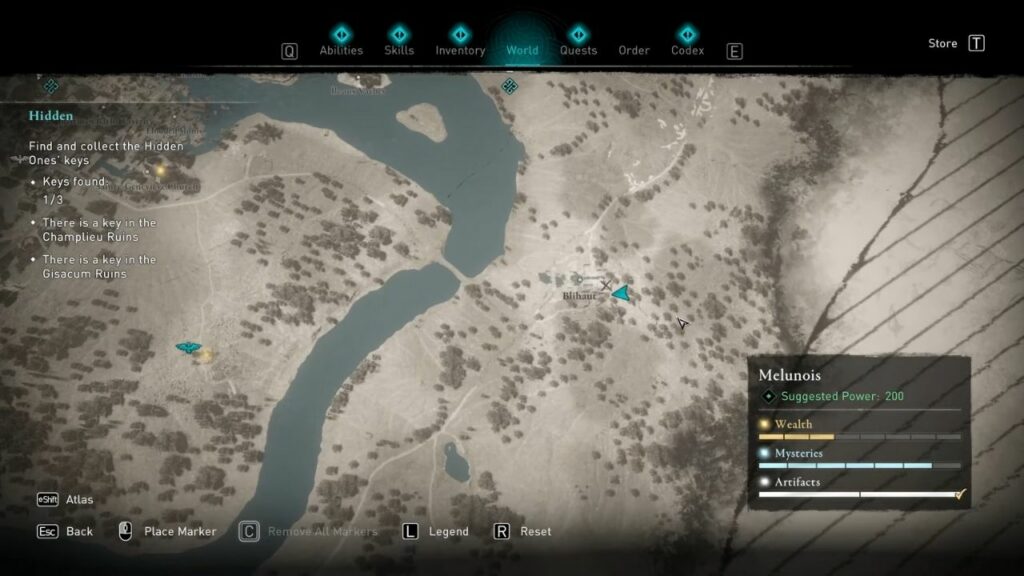
Task: Select the teal raven icon on the map
Action: point(187,347)
